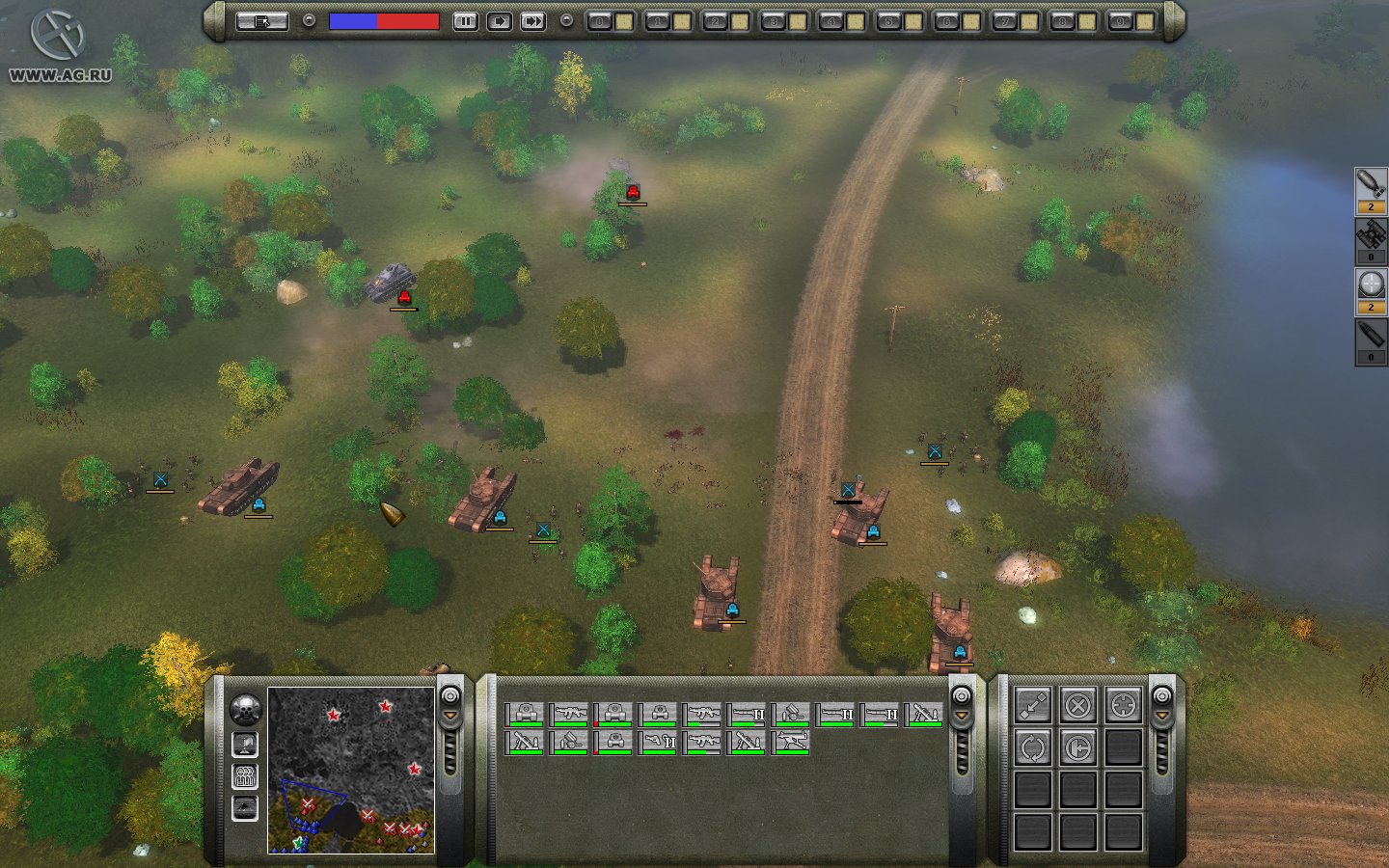Set game to normal play speed
The width and height of the screenshot is (1389, 868).
499,20
